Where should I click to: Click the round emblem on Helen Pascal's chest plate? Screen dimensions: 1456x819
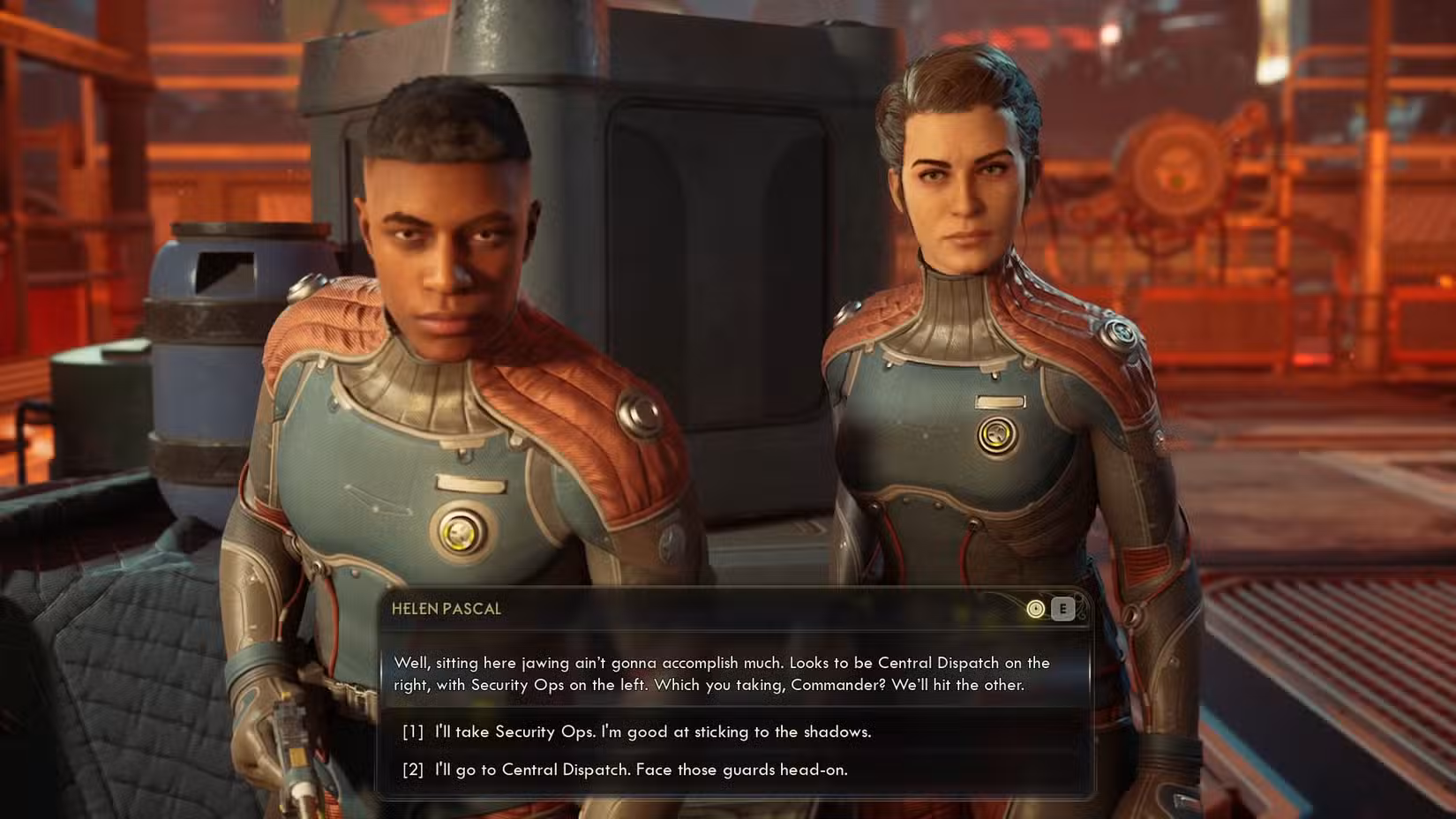995,433
